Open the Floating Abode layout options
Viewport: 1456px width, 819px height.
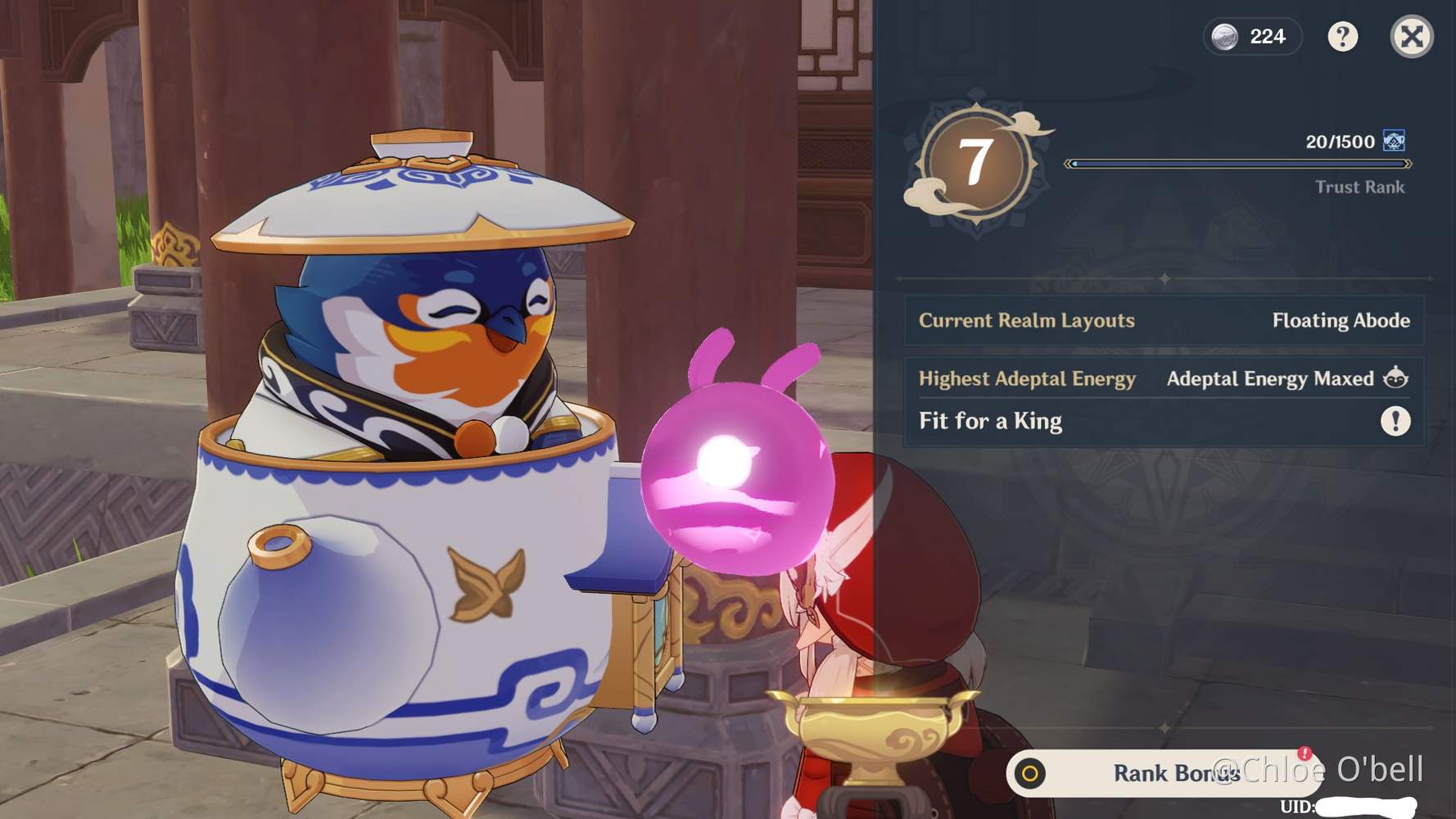1341,321
